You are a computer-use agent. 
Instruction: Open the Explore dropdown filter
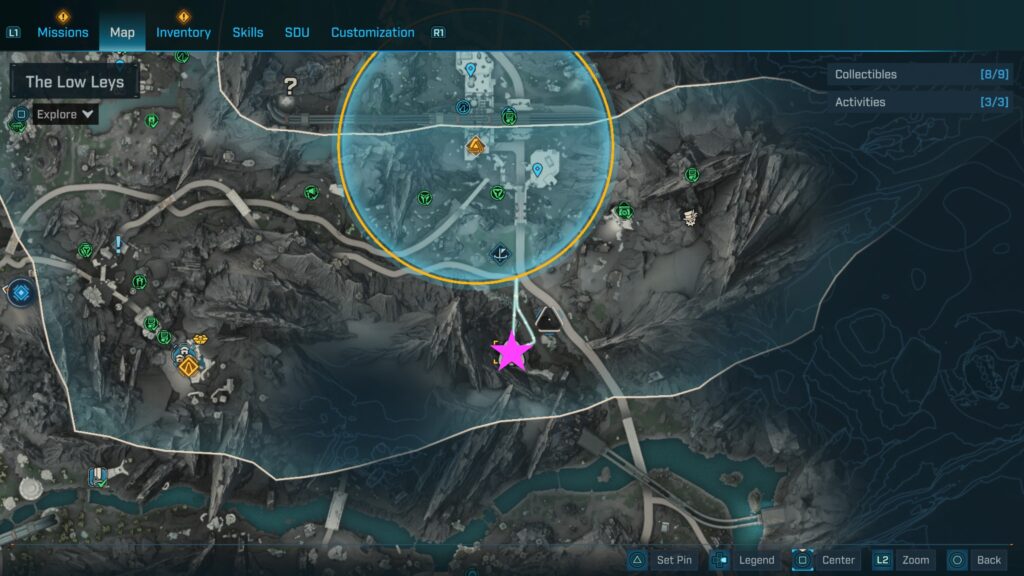pos(66,114)
